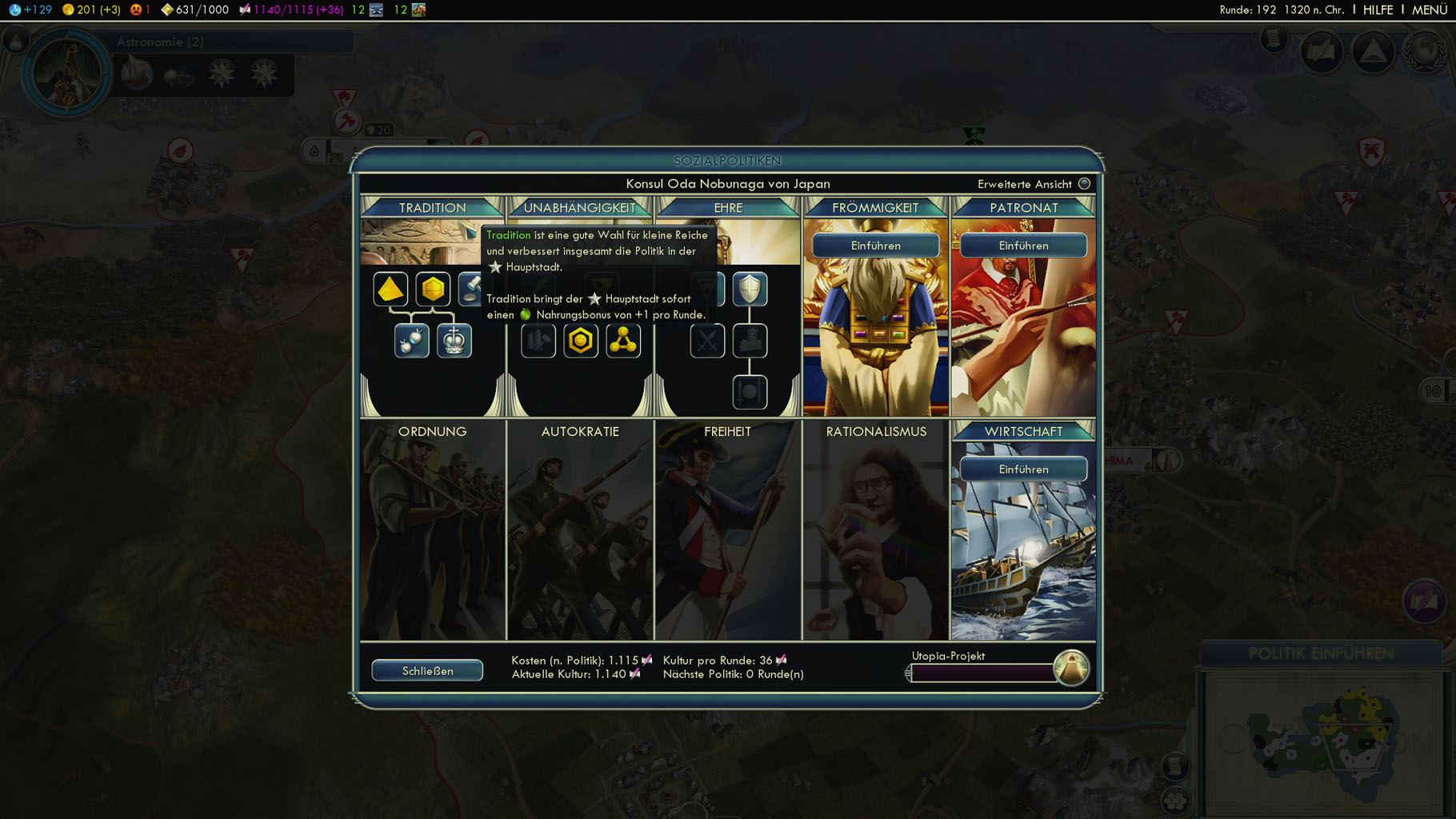Viewport: 1456px width, 819px height.
Task: Select the Freiheit policy branch panel
Action: 727,528
